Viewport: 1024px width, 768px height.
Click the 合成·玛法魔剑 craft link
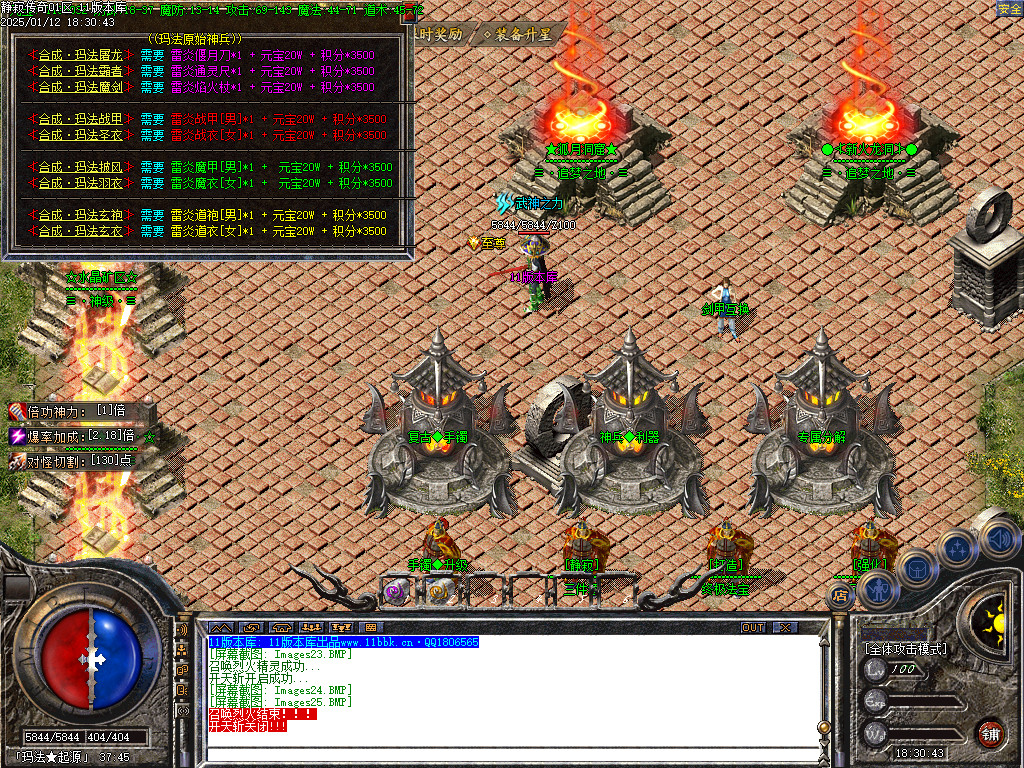(80, 88)
